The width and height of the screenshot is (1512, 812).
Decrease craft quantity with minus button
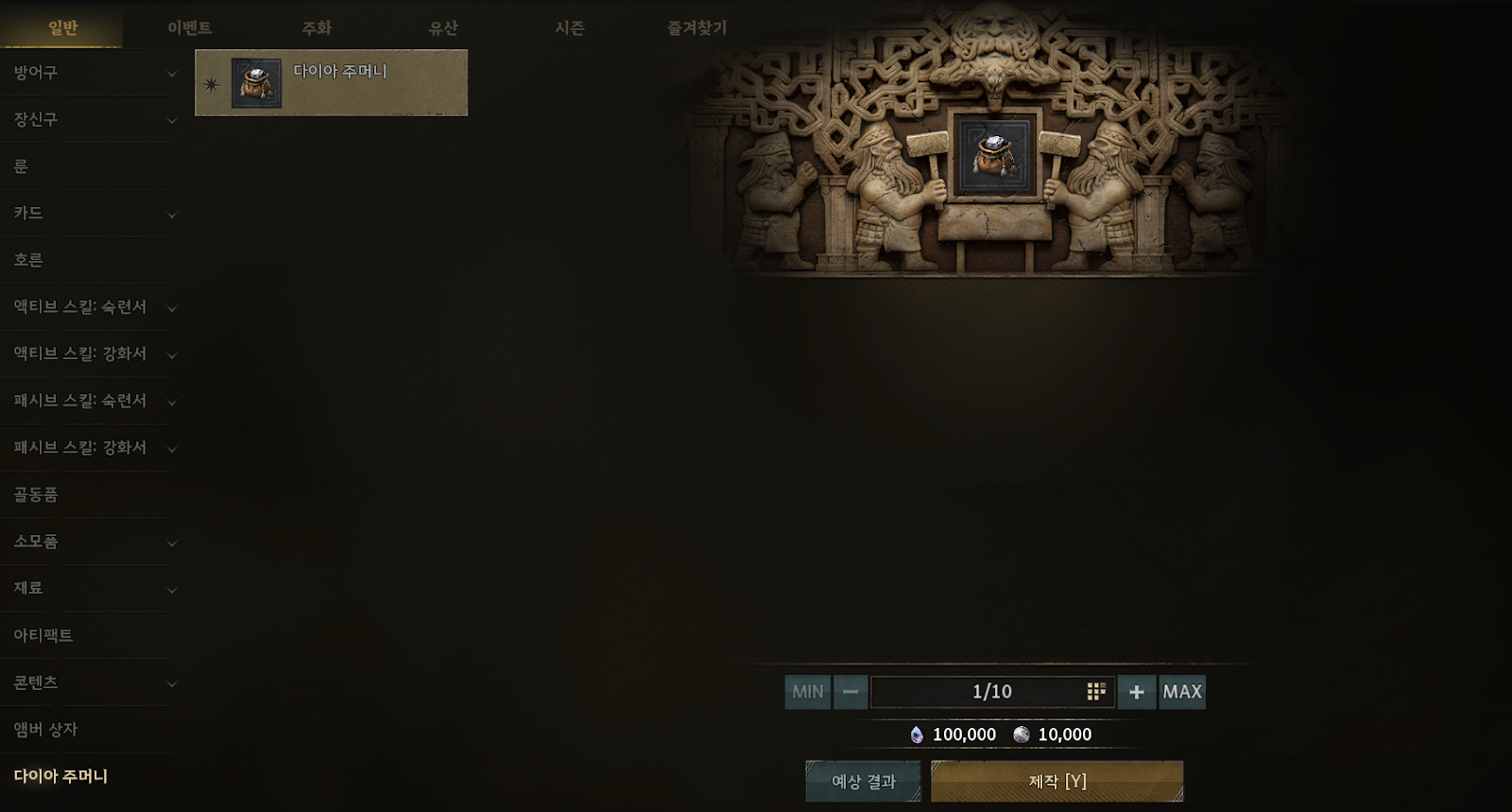[850, 692]
